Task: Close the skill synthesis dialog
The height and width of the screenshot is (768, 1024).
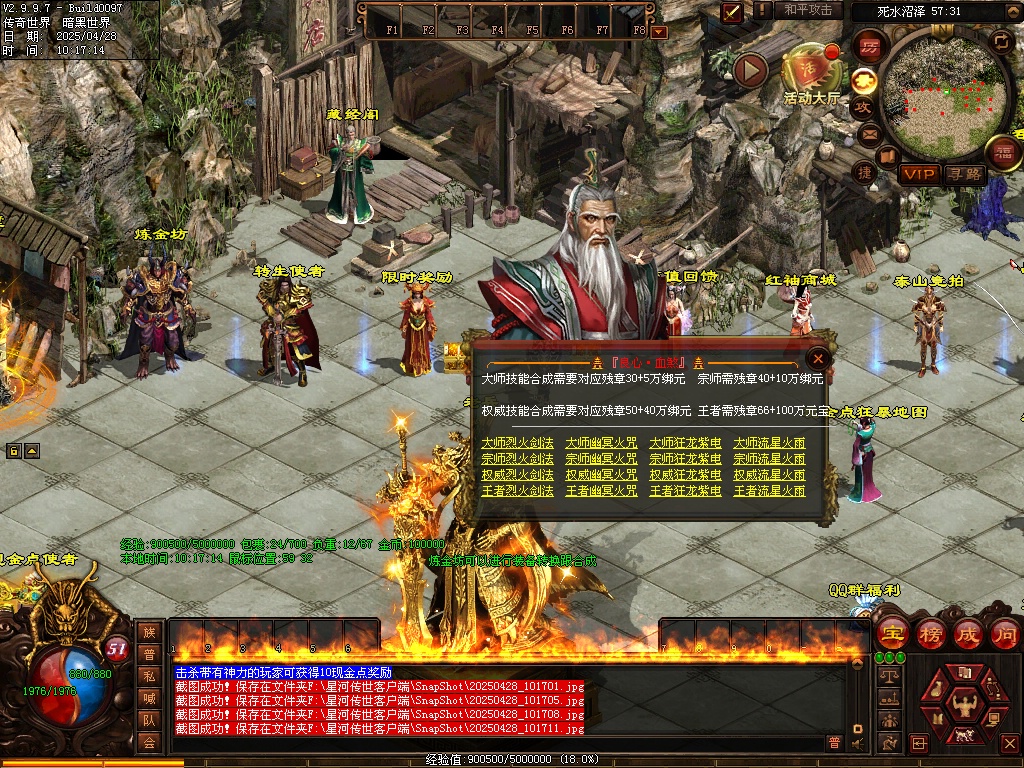Action: pyautogui.click(x=818, y=358)
